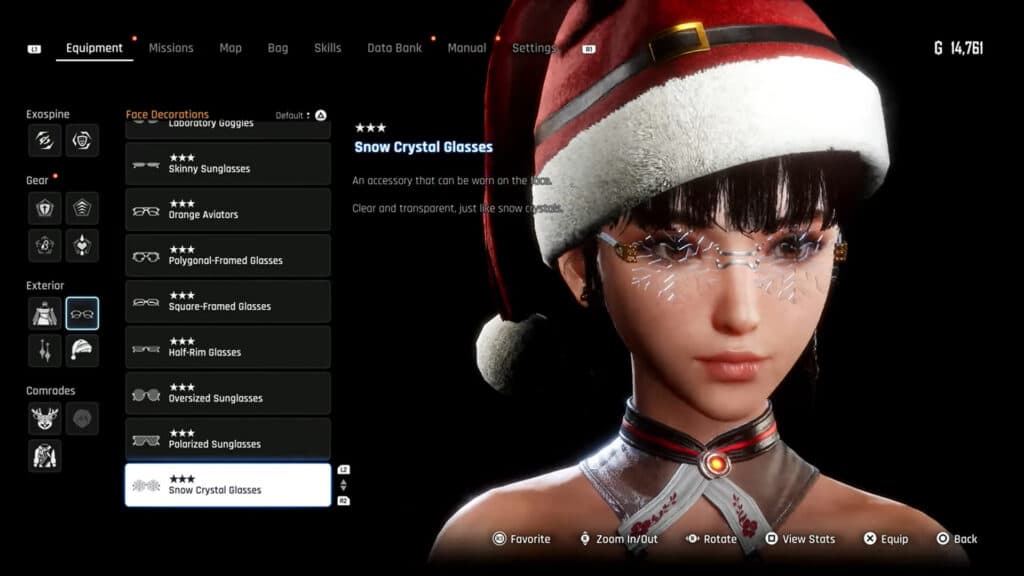Select Oversized Sunglasses
The image size is (1024, 576).
point(228,394)
